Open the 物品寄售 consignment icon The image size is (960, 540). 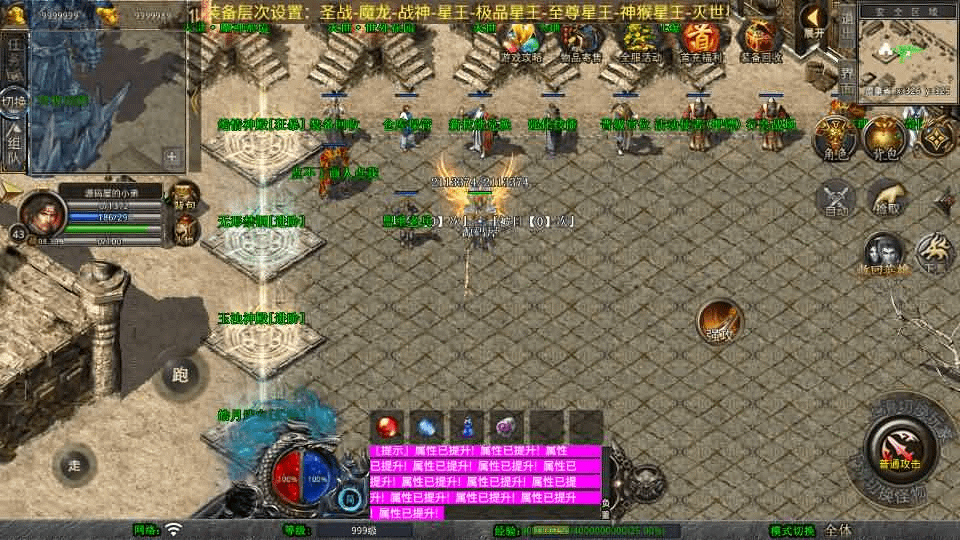point(581,40)
